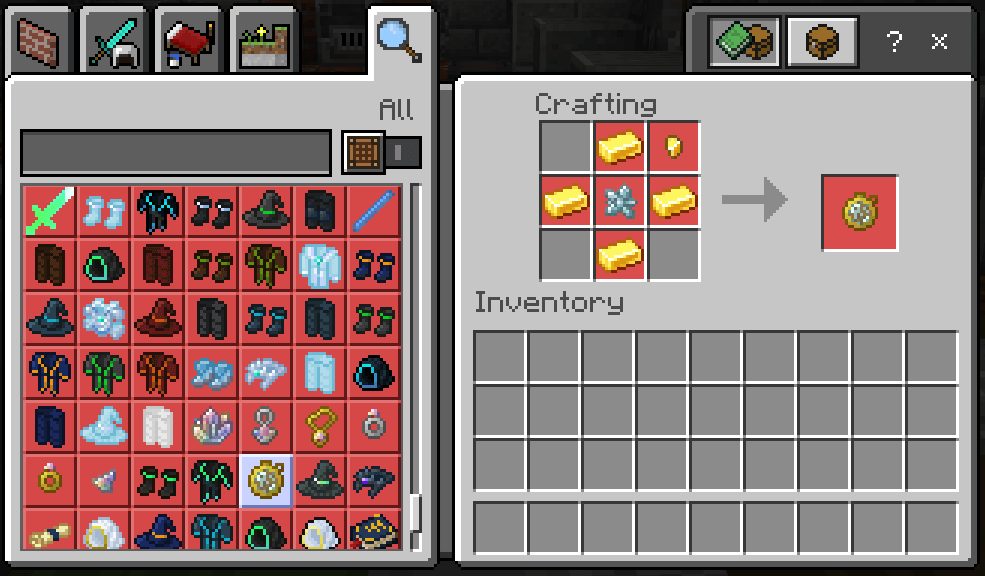
Task: Switch to the chest inventory-only view
Action: (822, 41)
